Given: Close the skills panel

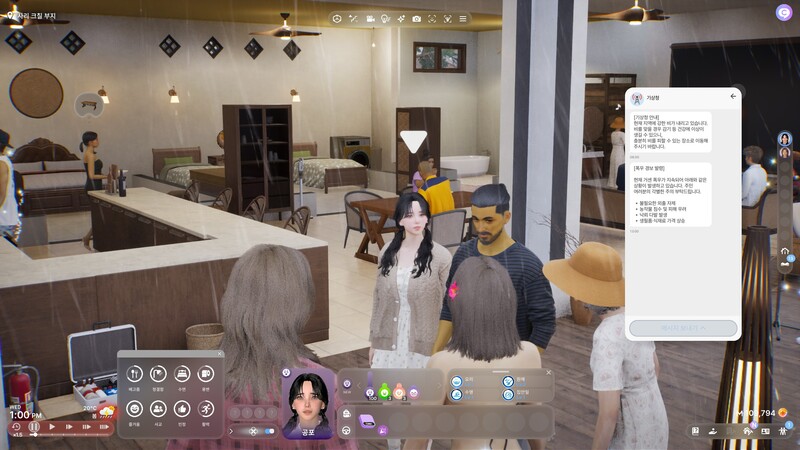Looking at the screenshot, I should 548,373.
